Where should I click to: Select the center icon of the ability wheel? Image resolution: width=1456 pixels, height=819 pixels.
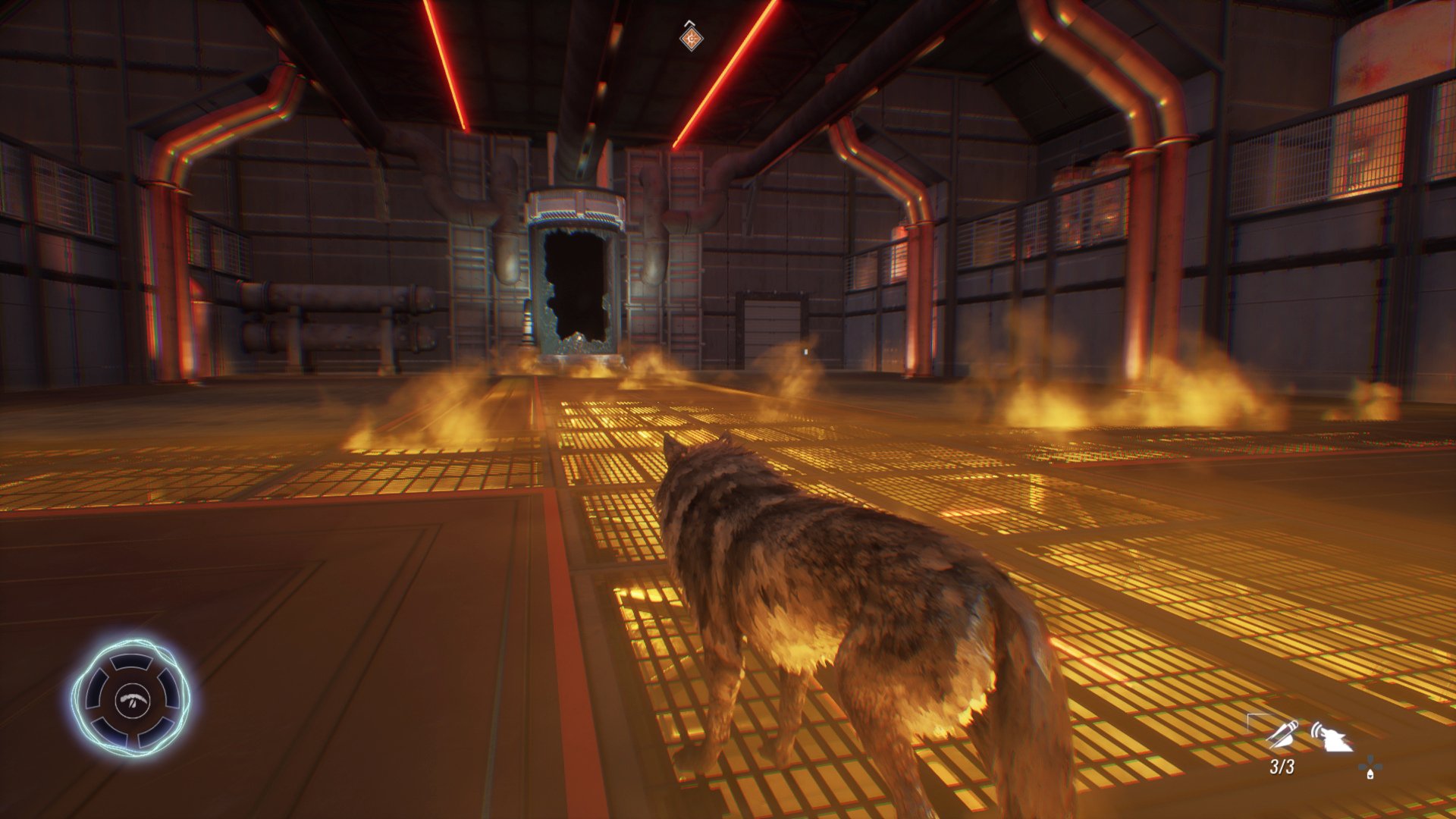[x=133, y=701]
